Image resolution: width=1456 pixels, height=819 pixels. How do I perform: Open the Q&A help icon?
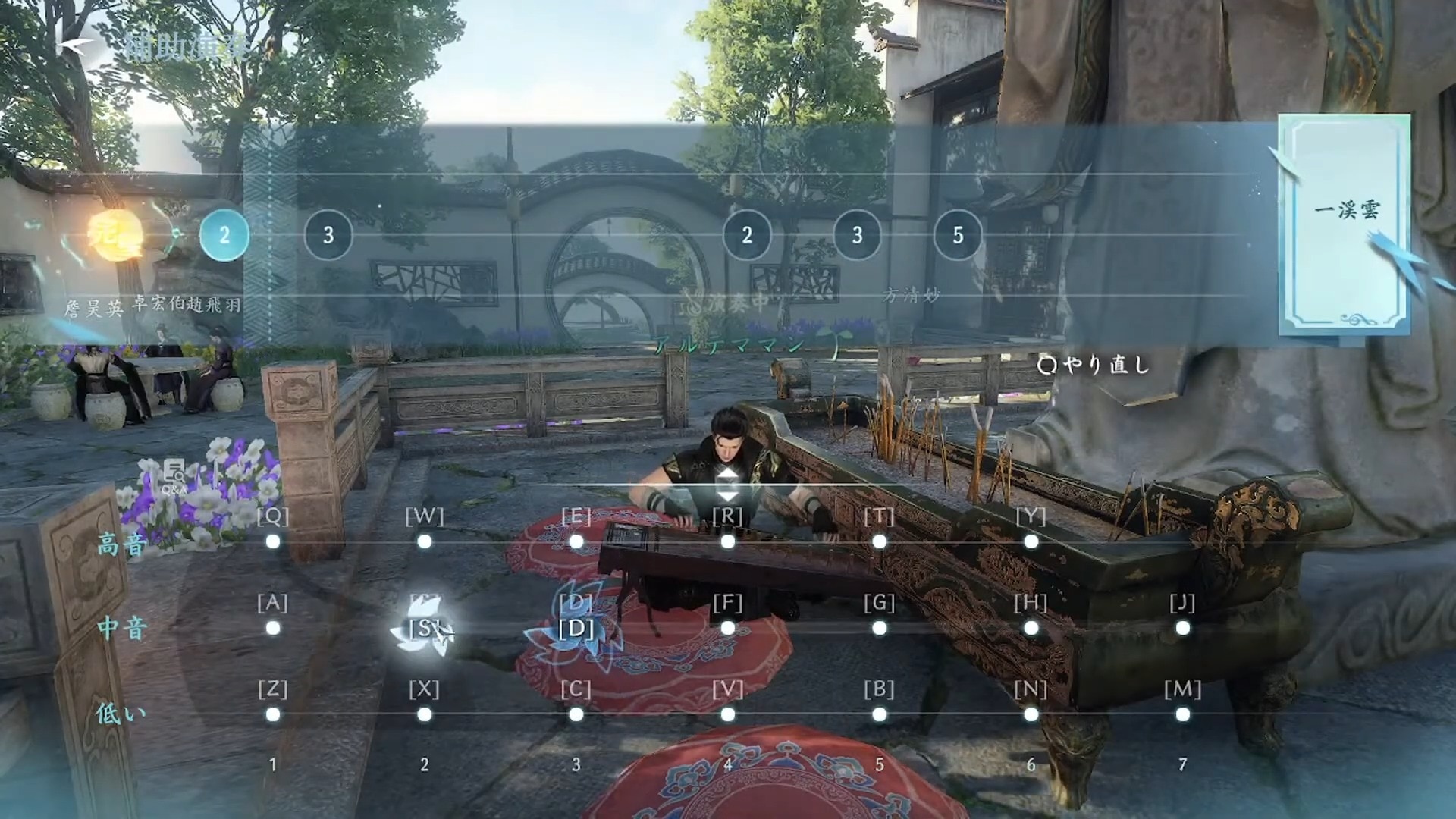(174, 476)
